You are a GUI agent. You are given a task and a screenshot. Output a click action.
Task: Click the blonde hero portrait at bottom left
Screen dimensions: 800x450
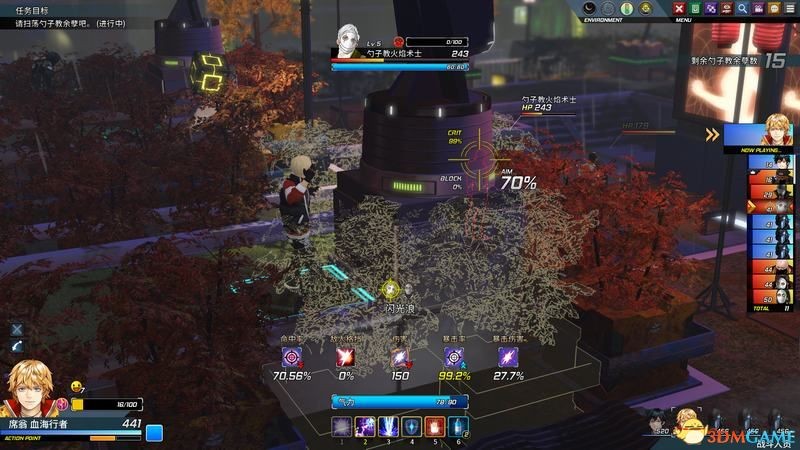pos(30,390)
